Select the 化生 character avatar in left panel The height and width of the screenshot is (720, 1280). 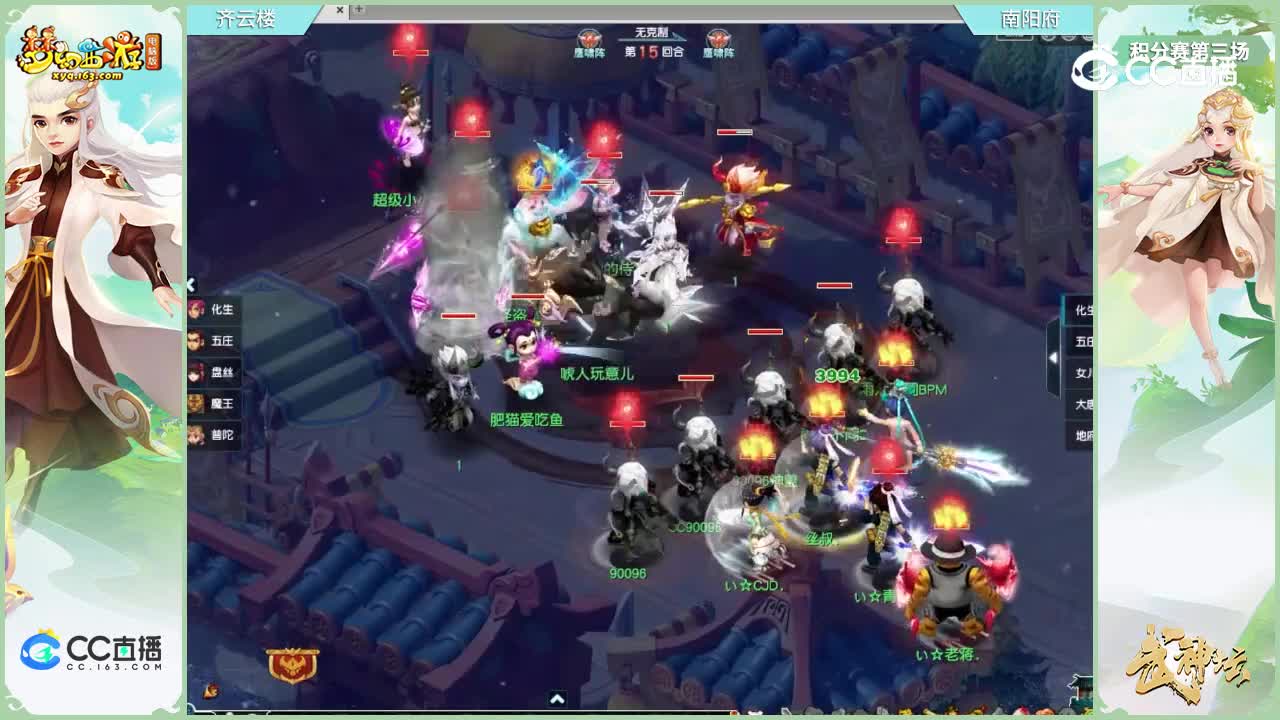[x=197, y=310]
